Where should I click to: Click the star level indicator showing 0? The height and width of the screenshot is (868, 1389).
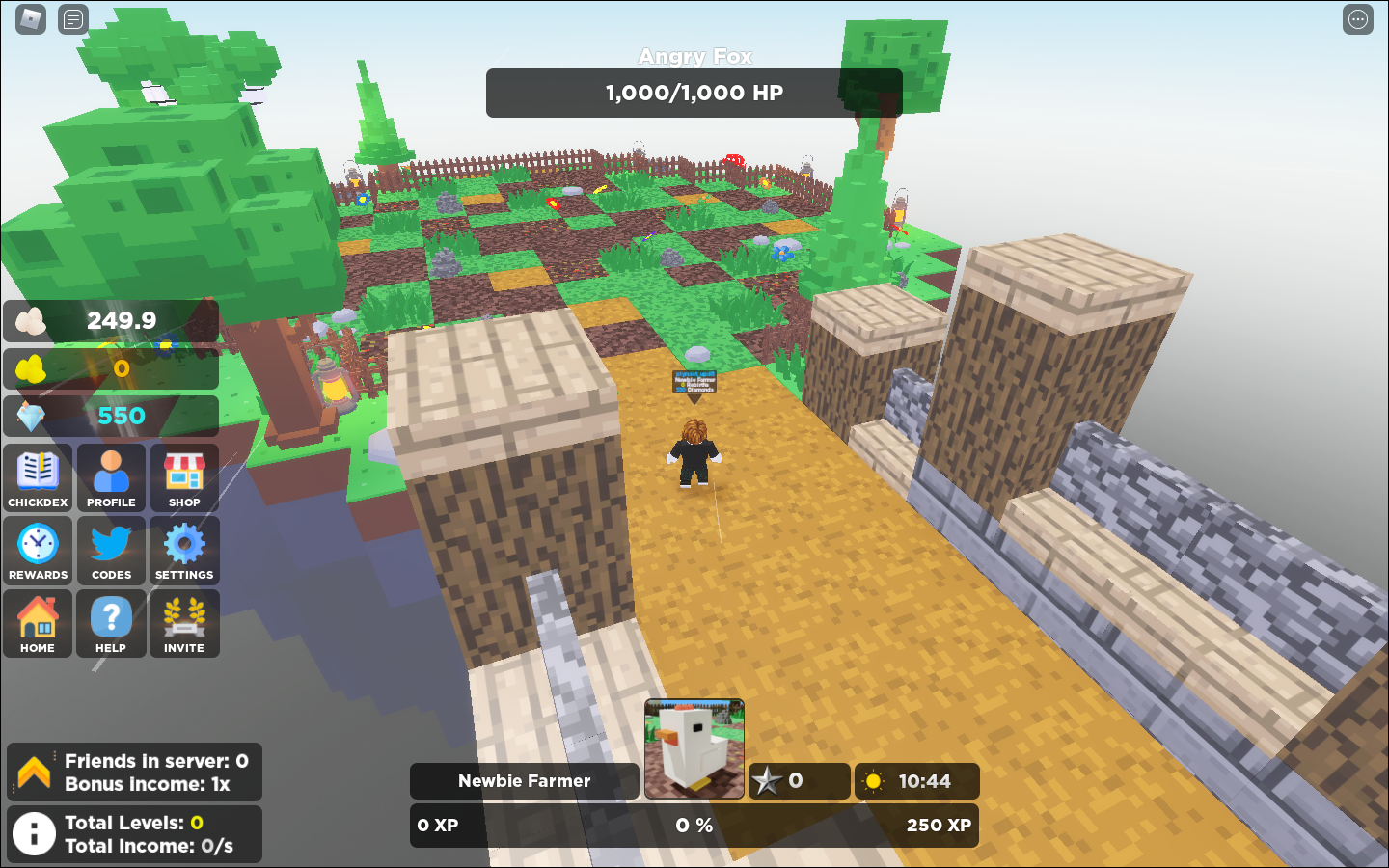coord(799,781)
